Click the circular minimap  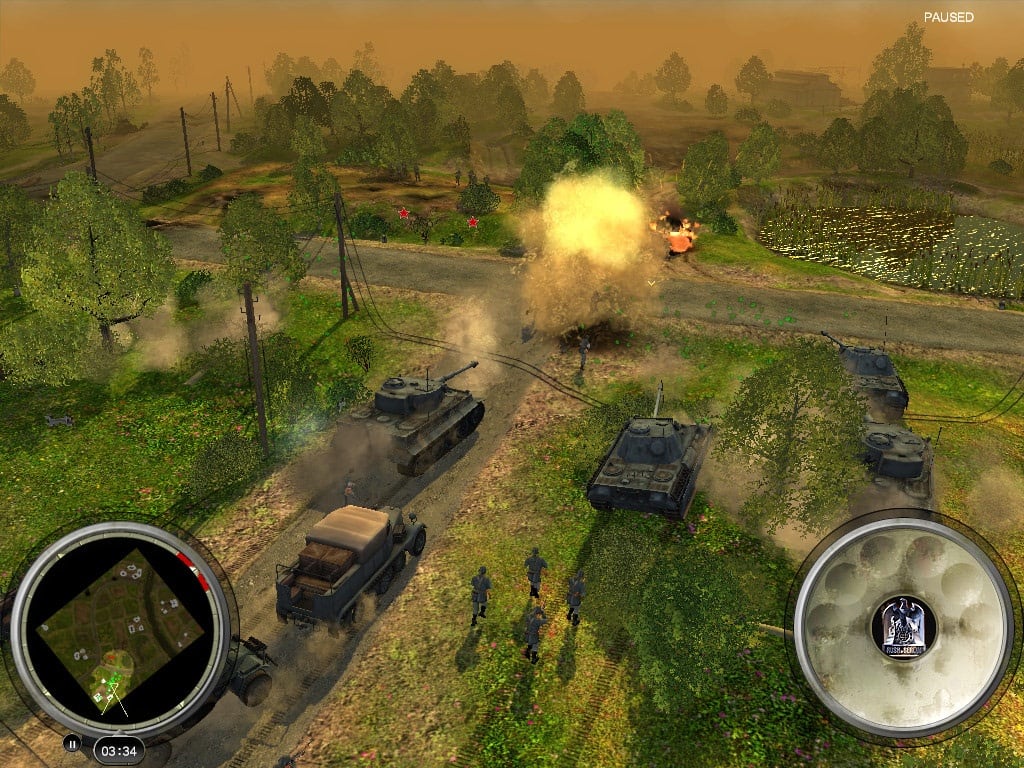(120, 629)
